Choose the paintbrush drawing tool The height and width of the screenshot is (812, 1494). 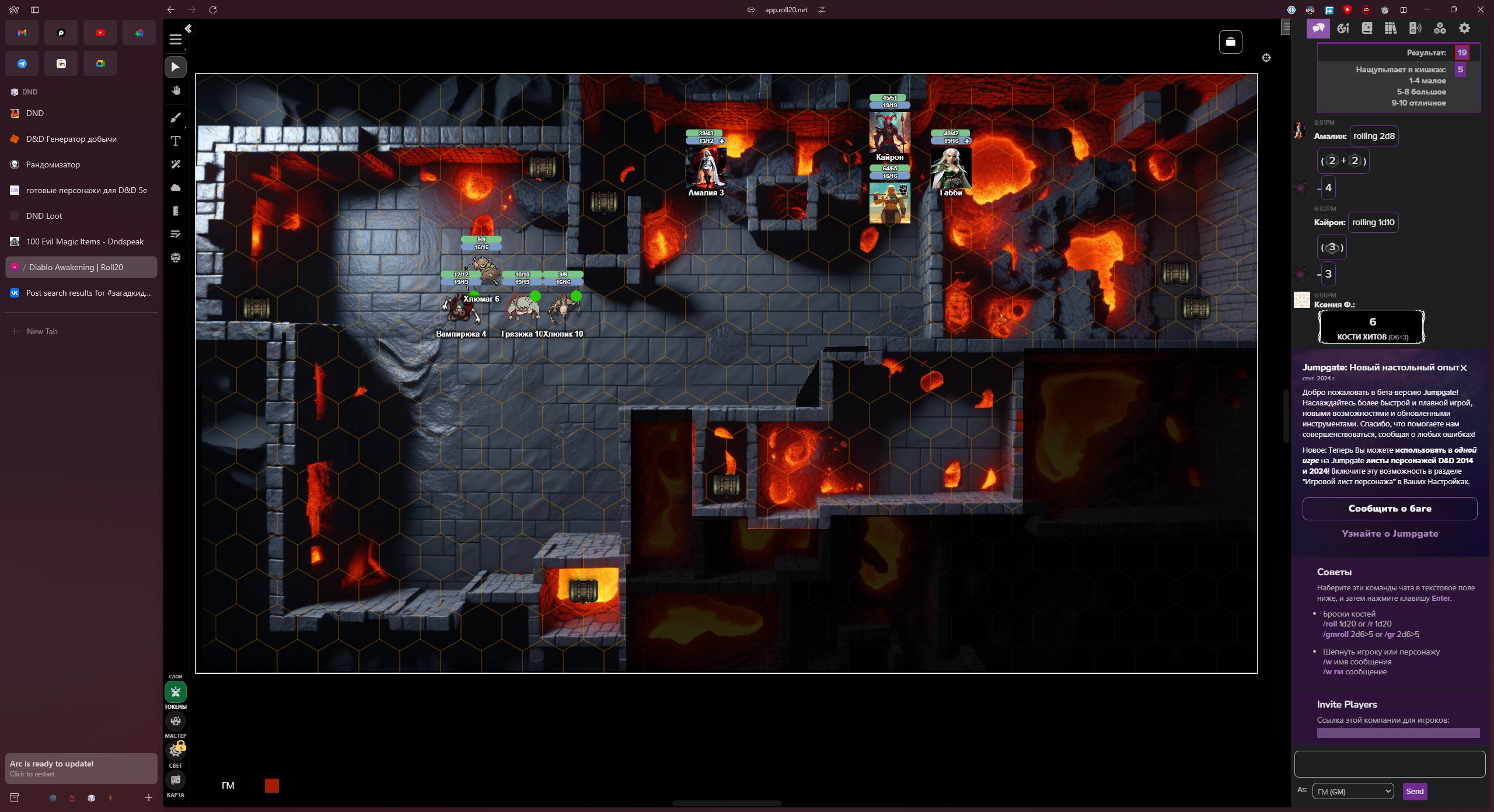(176, 117)
